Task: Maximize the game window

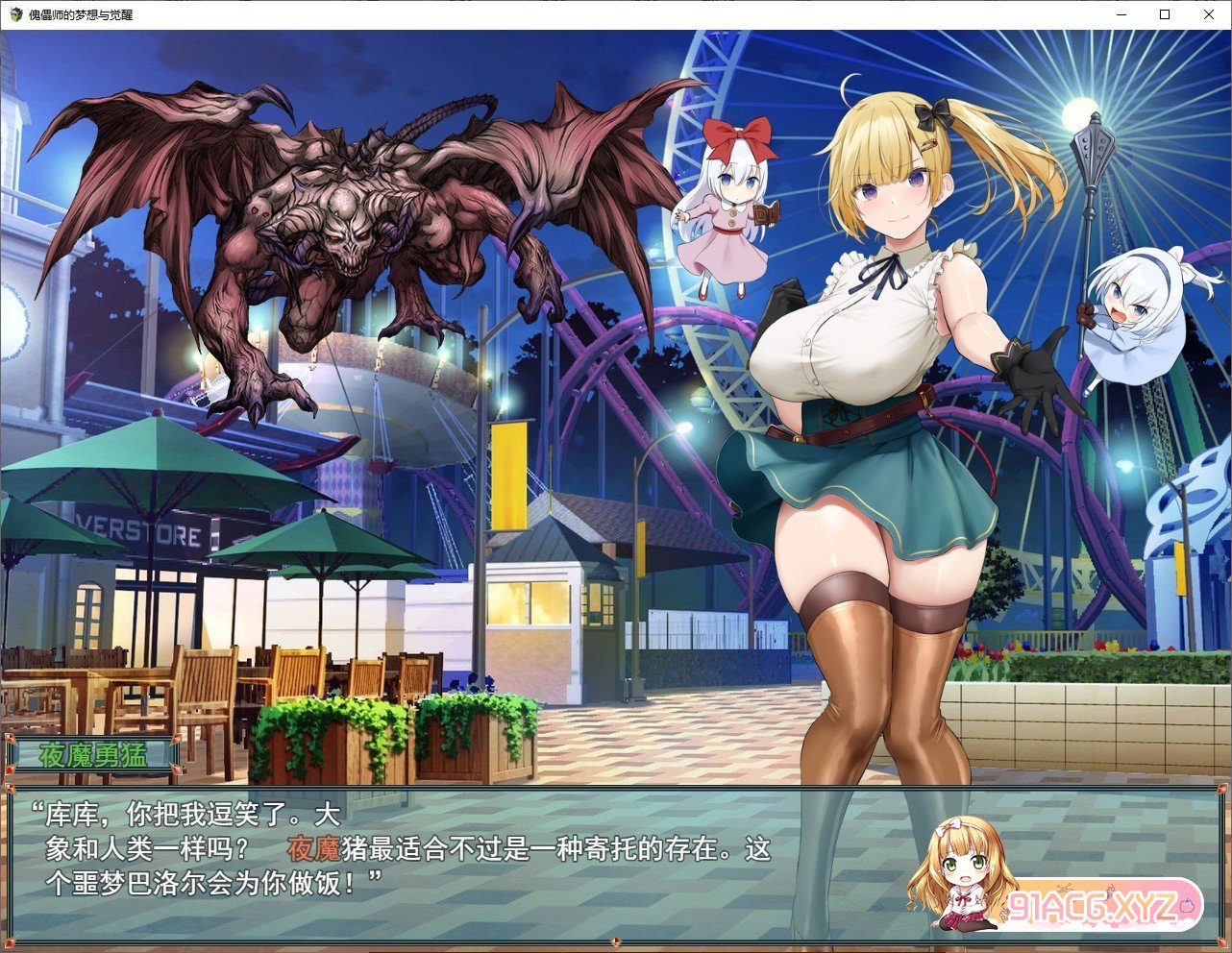Action: [x=1165, y=14]
